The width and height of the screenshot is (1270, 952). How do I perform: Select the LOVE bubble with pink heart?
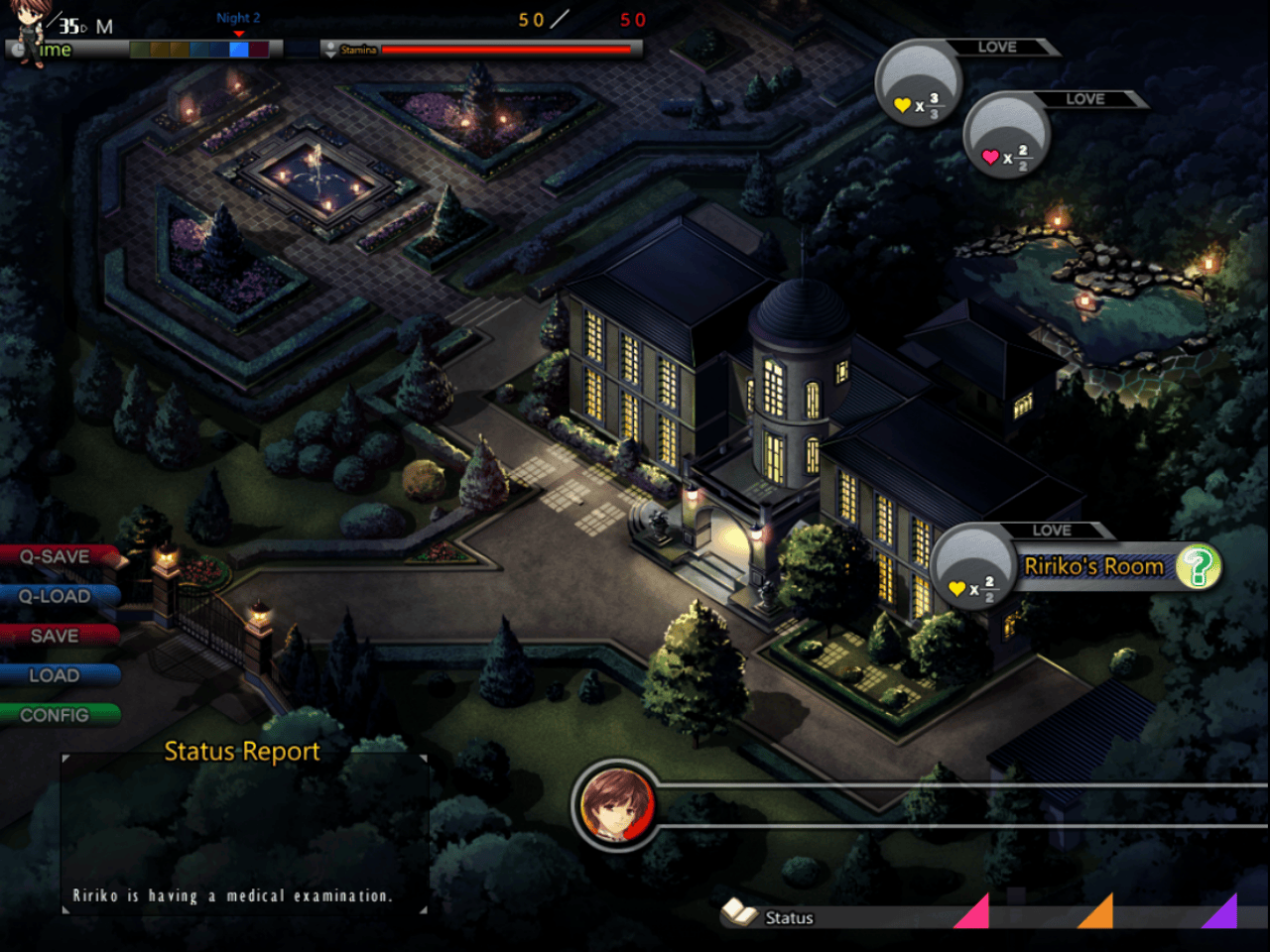tap(1006, 137)
